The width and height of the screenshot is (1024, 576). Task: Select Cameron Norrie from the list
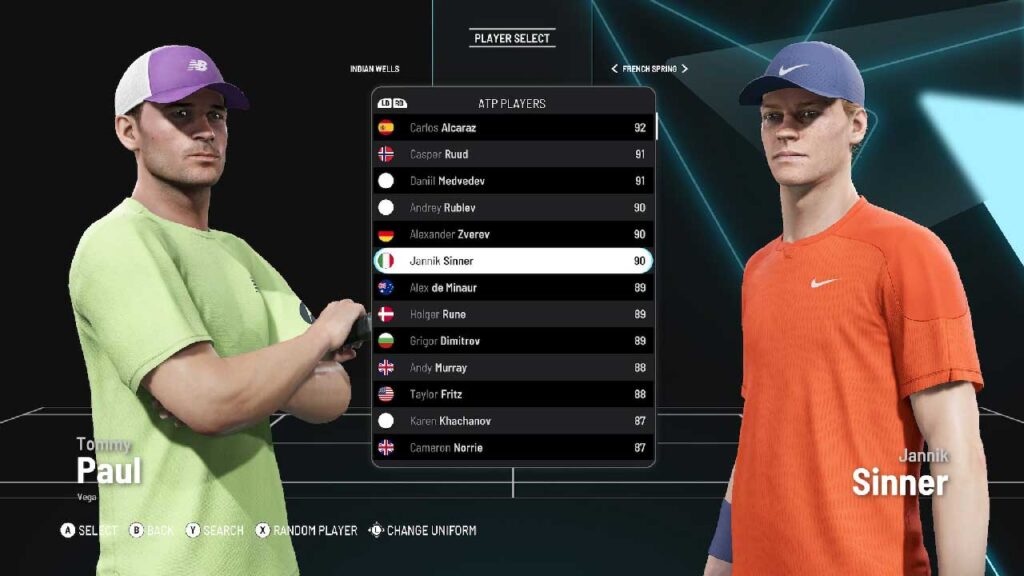(512, 448)
